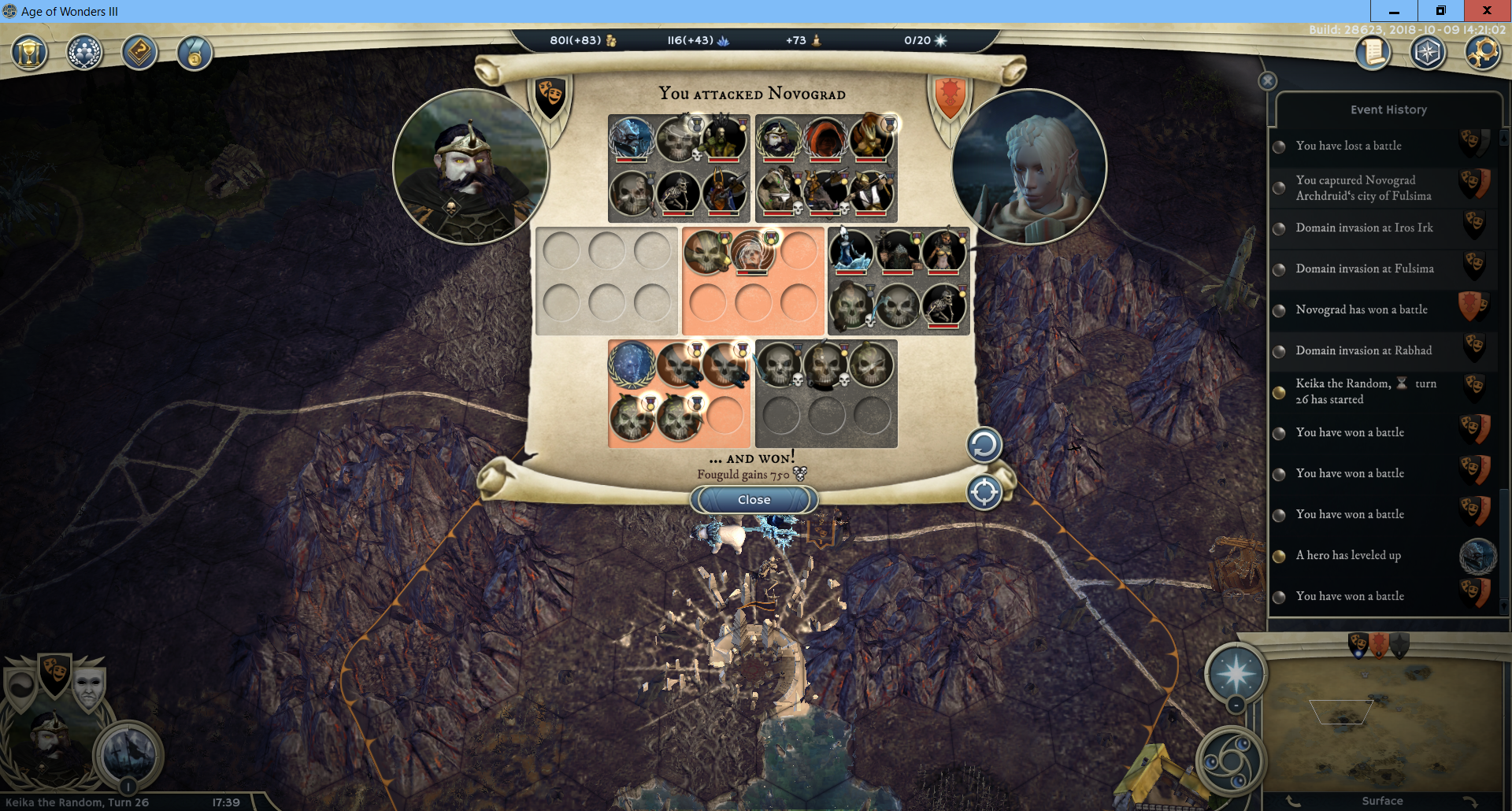Open the diamond quest icon in top bar
1512x811 pixels.
tap(139, 54)
